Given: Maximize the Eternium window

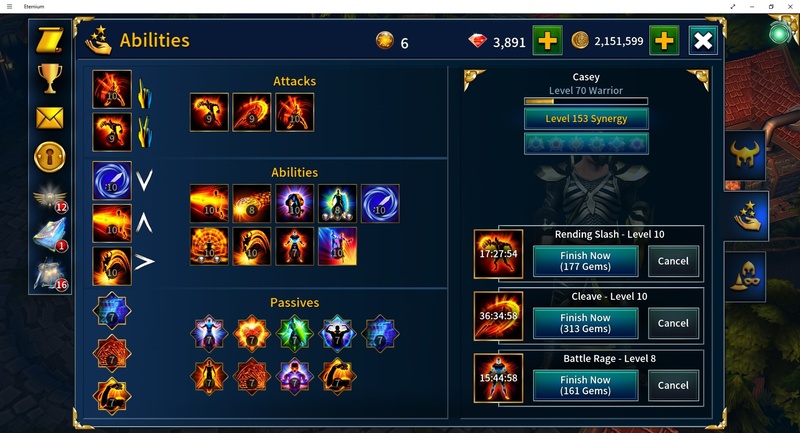Looking at the screenshot, I should (771, 6).
